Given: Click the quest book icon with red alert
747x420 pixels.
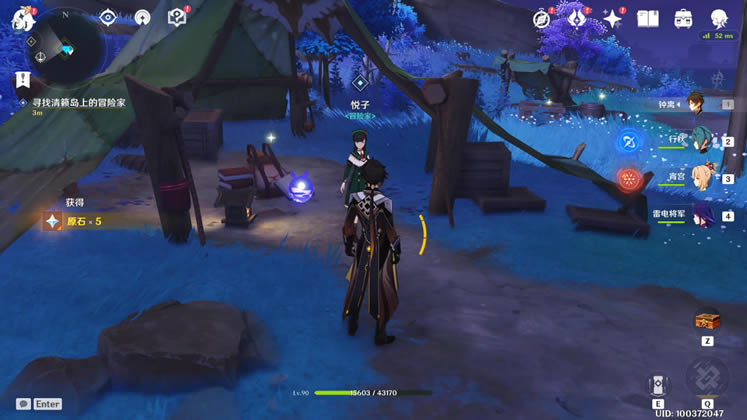Looking at the screenshot, I should tap(177, 17).
